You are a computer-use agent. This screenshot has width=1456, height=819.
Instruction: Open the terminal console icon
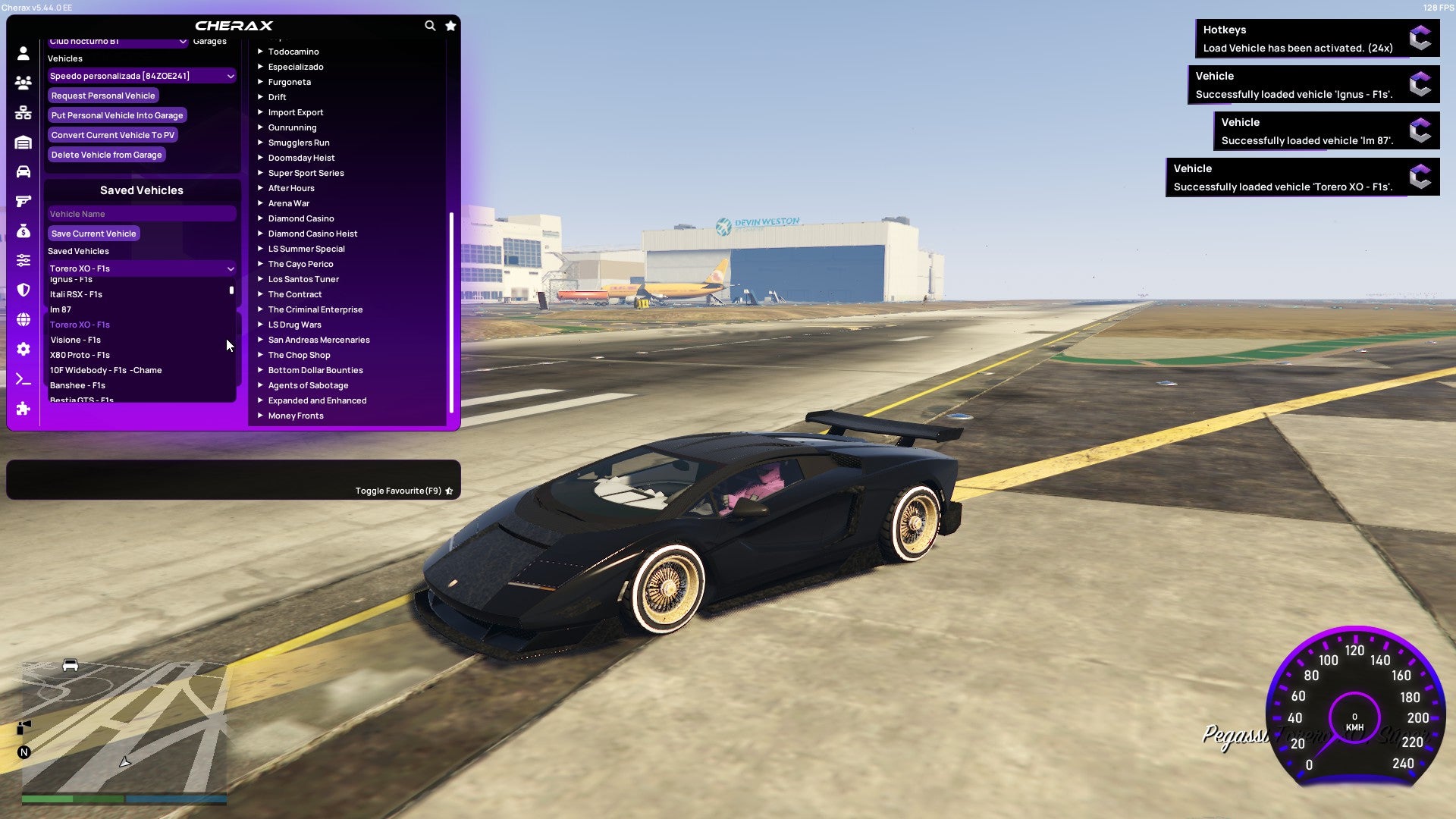click(x=23, y=378)
